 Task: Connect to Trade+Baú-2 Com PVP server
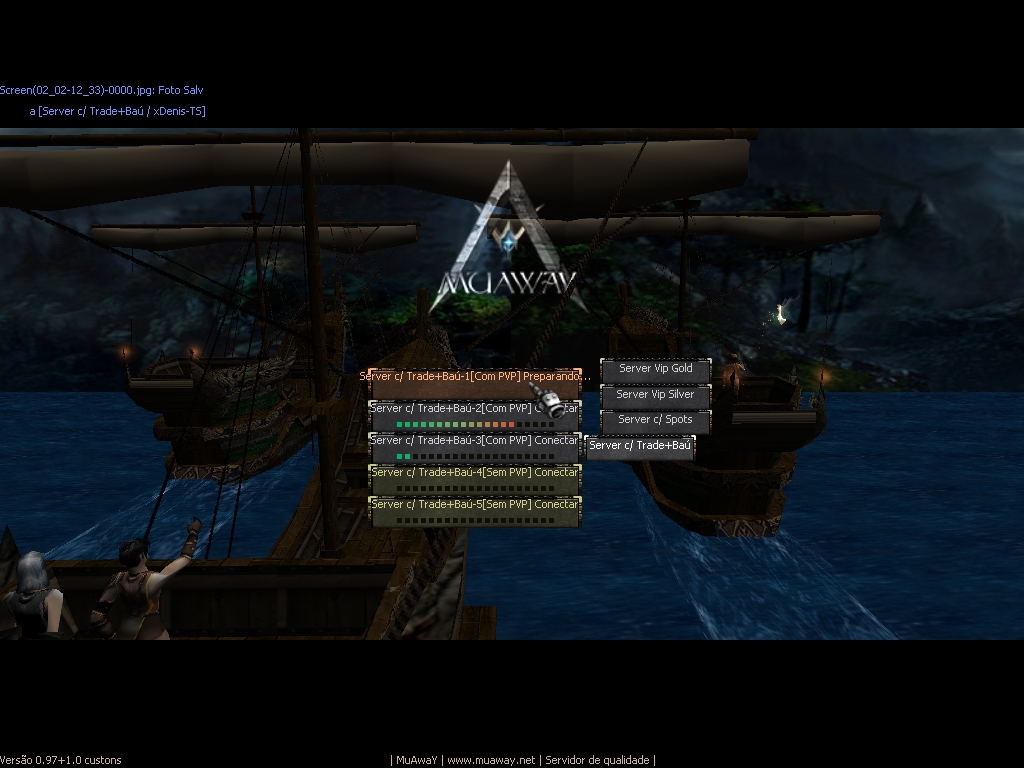474,415
